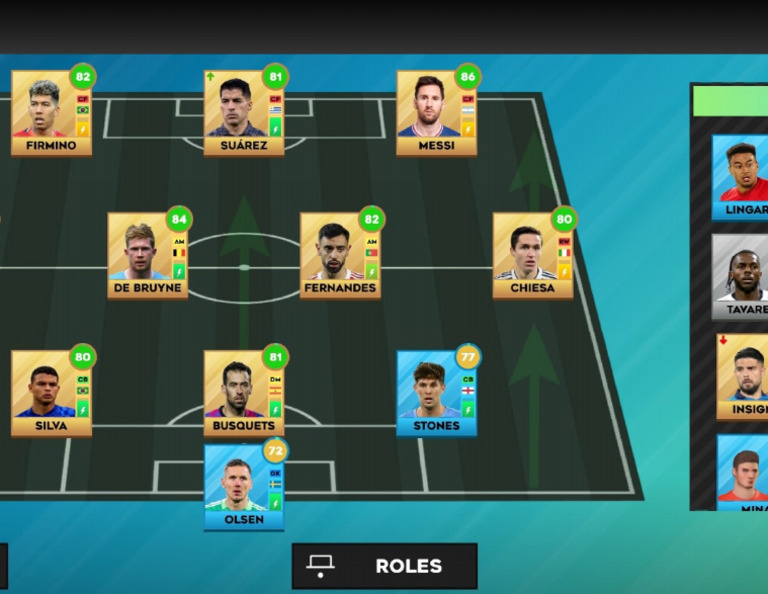Select the Fernandes player card
768x594 pixels.
point(340,255)
